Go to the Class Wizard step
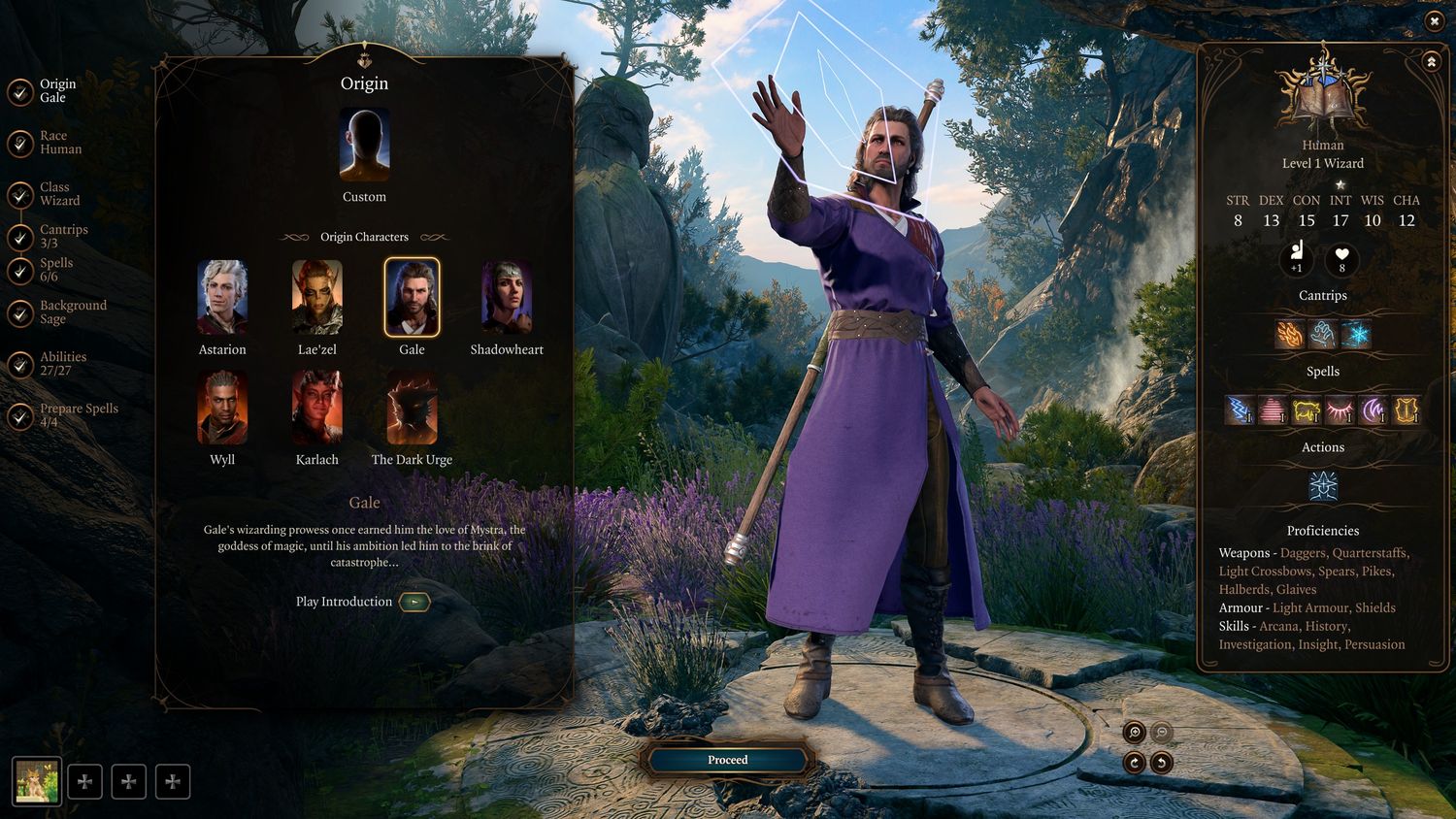 pos(58,194)
